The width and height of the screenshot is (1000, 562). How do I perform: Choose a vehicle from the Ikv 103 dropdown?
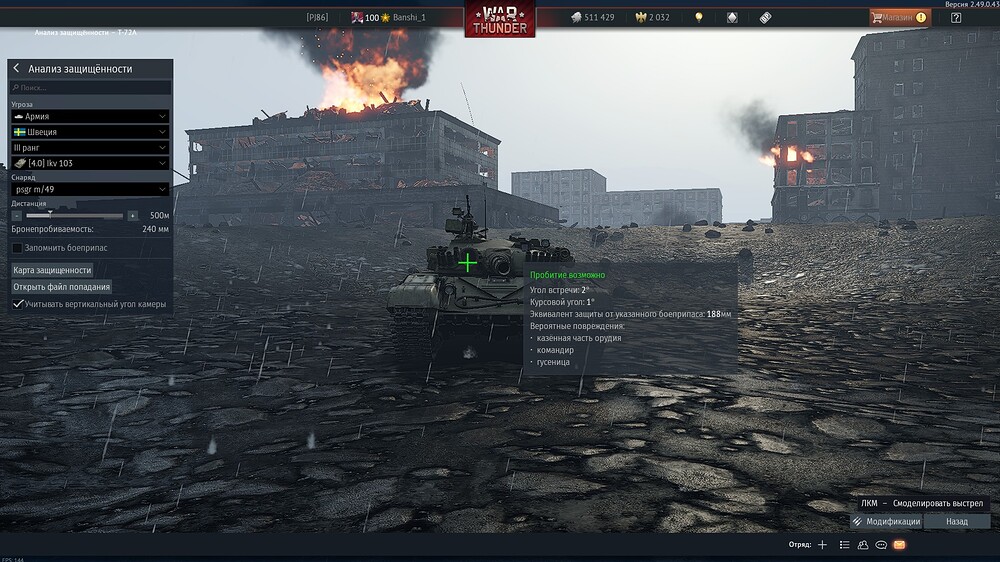pos(90,163)
